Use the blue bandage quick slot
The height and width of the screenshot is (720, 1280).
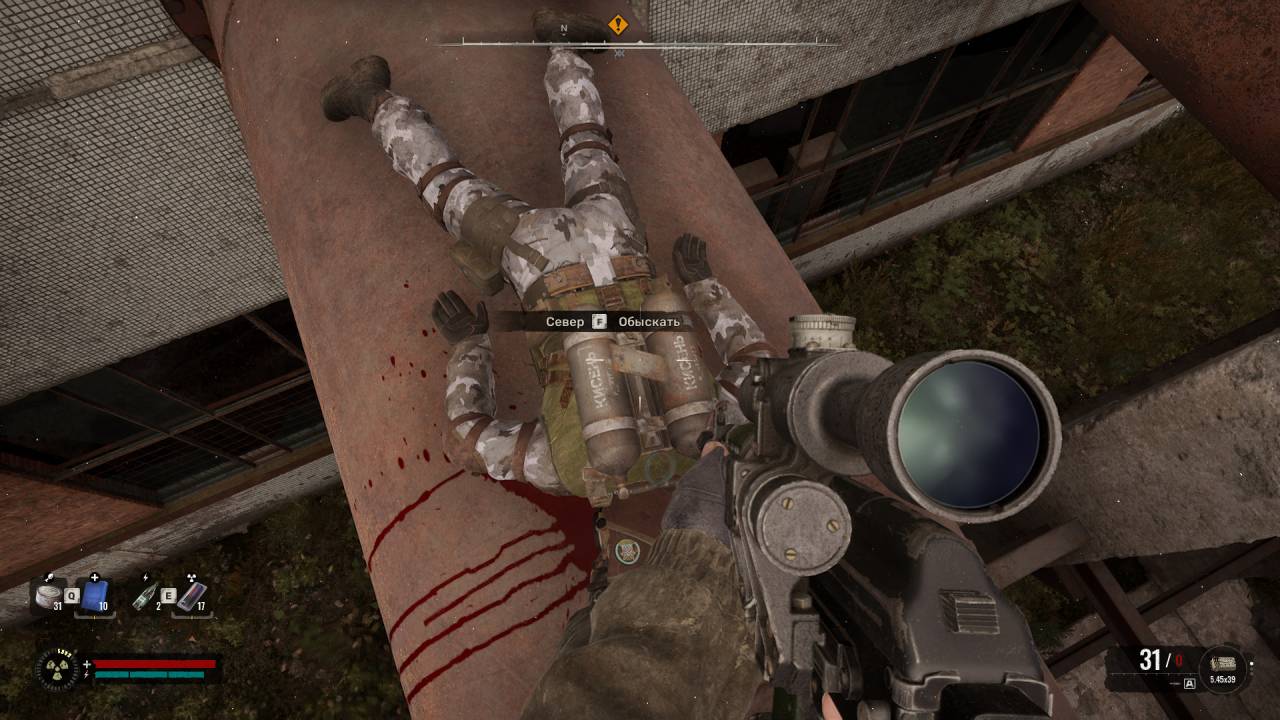tap(95, 595)
